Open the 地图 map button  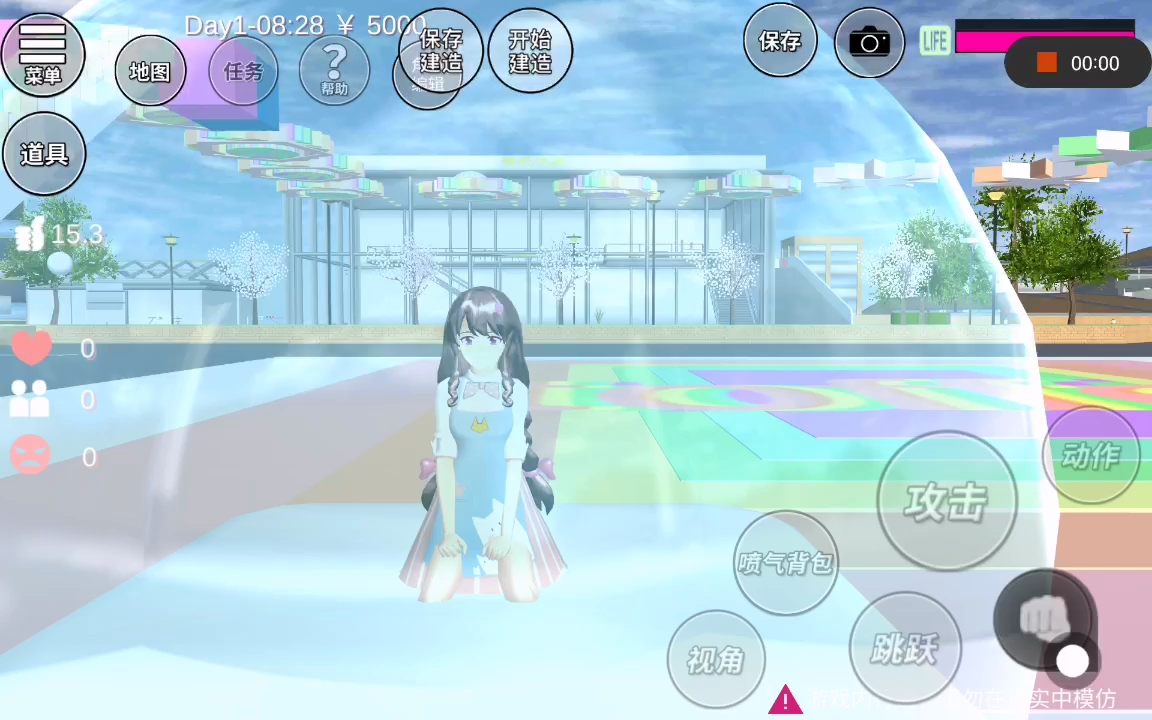(x=150, y=71)
